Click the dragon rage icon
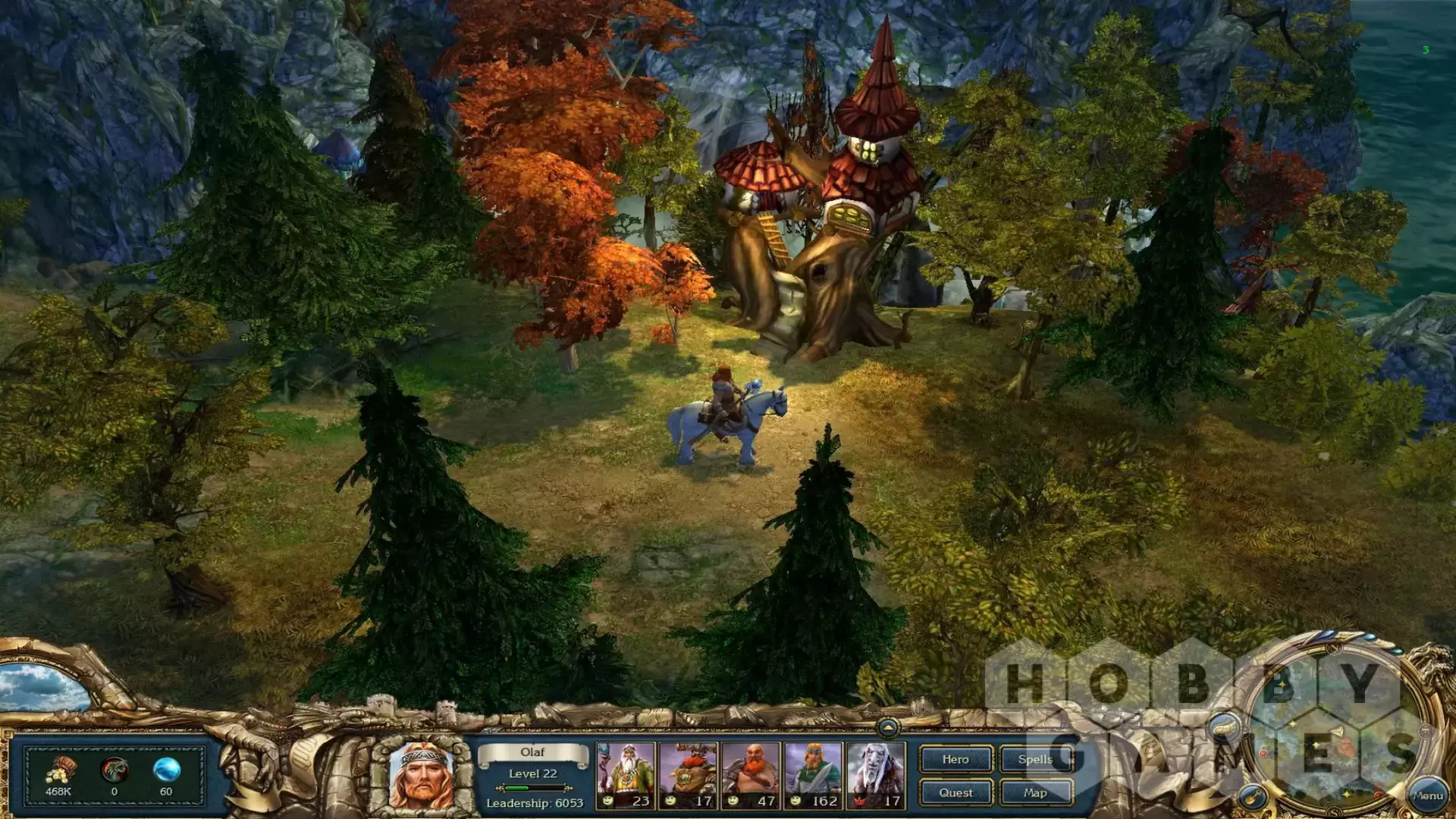The height and width of the screenshot is (819, 1456). click(x=114, y=770)
